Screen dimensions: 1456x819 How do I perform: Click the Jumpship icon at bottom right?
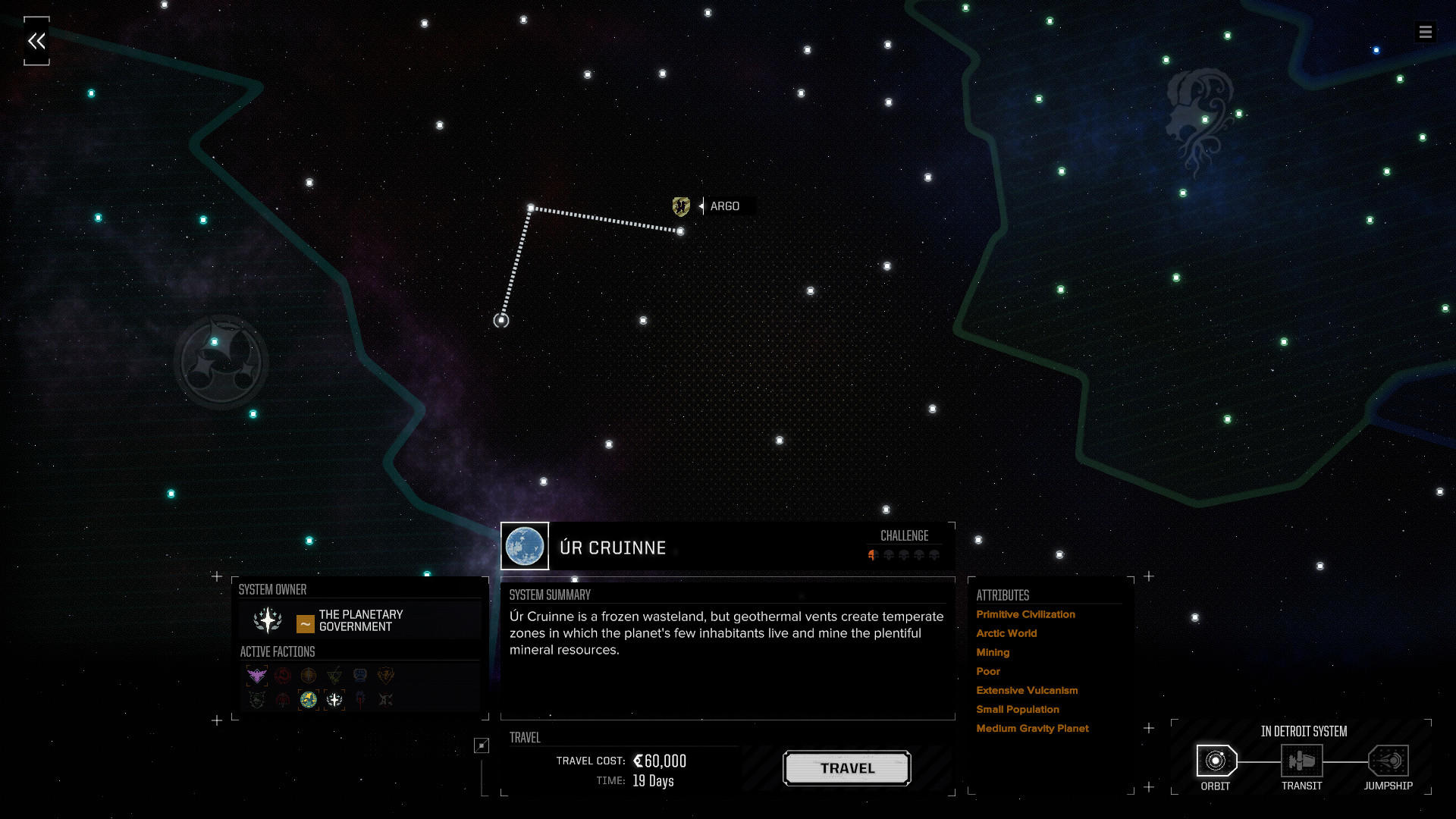pos(1388,761)
